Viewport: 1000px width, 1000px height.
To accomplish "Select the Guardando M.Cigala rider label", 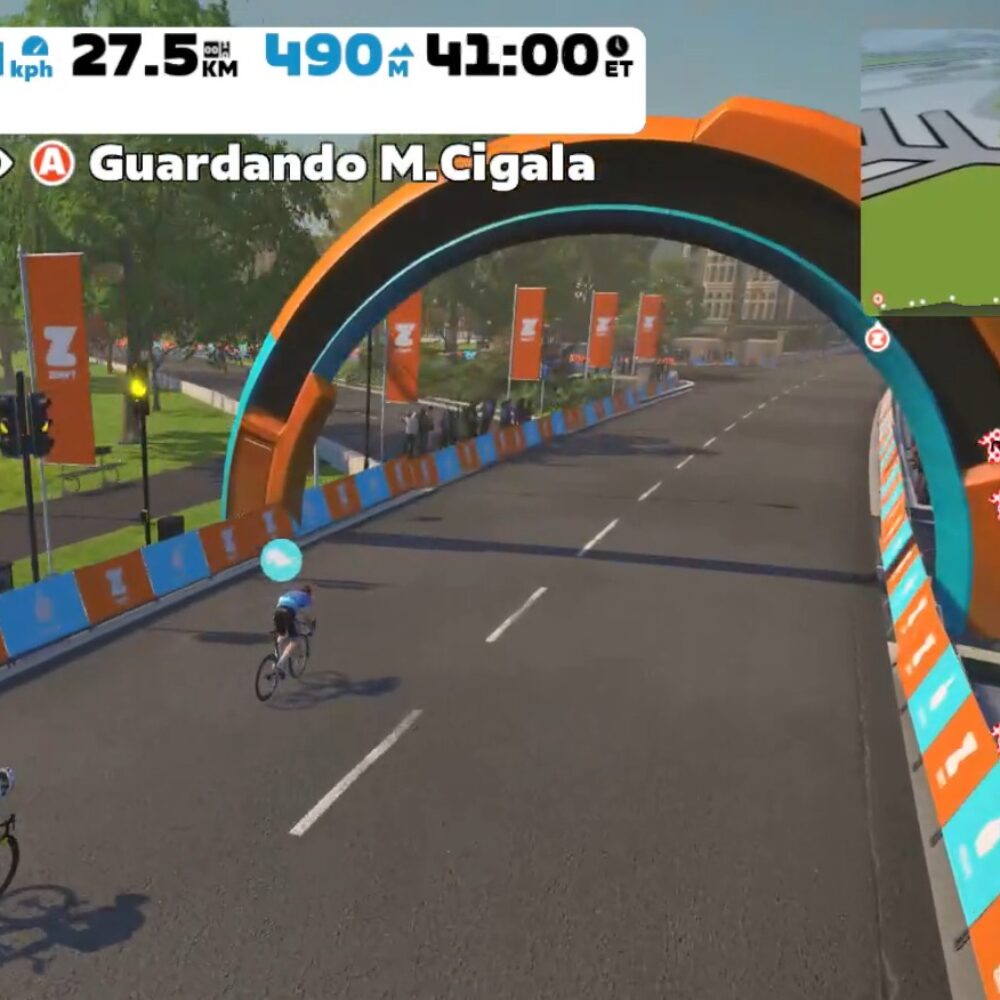I will pyautogui.click(x=341, y=164).
